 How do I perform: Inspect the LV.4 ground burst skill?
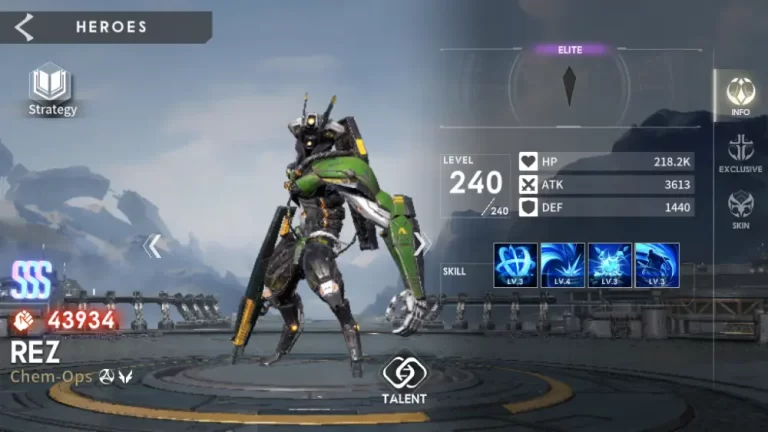point(562,265)
